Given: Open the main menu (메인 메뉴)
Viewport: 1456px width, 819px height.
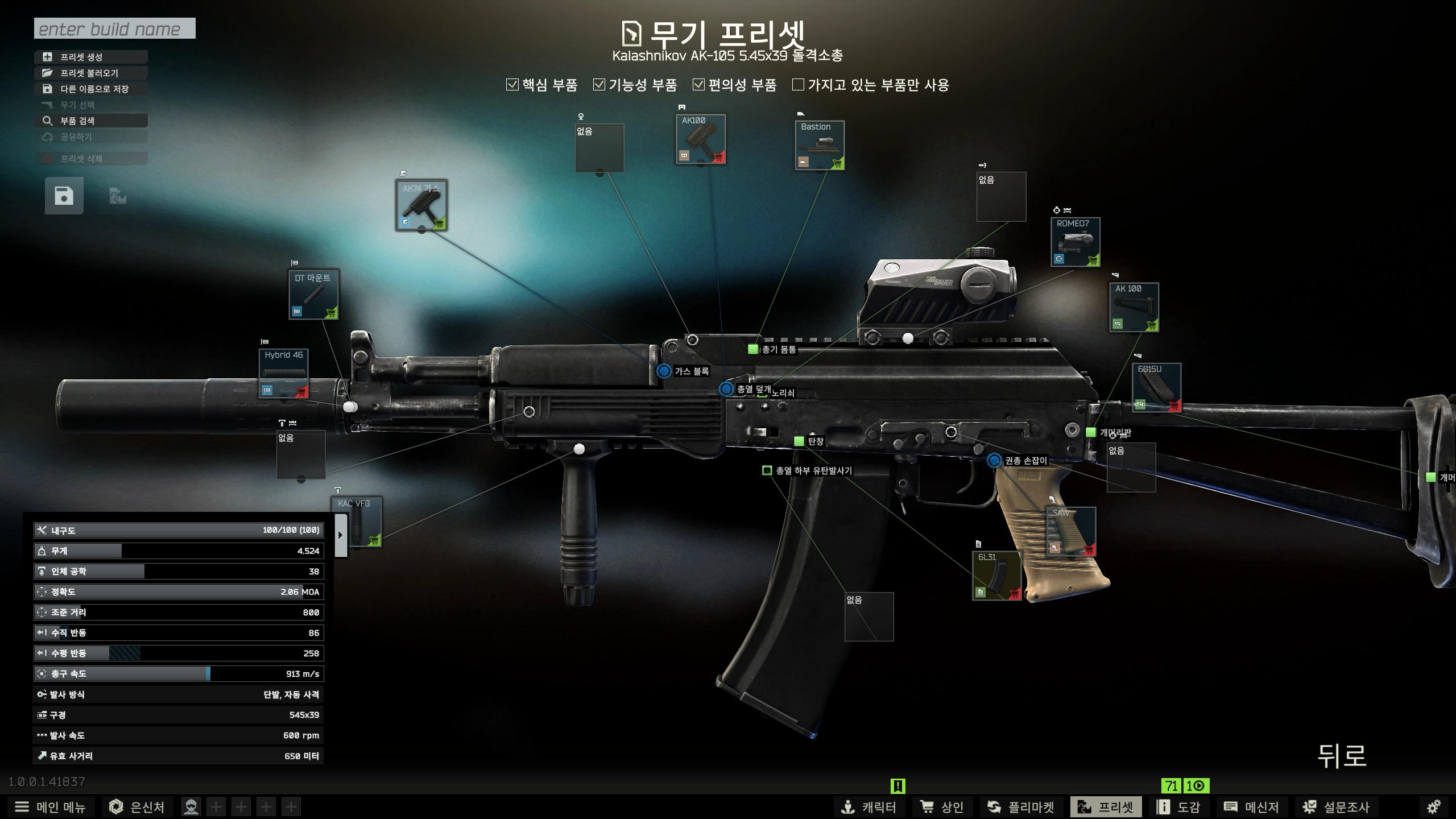Looking at the screenshot, I should [x=50, y=806].
